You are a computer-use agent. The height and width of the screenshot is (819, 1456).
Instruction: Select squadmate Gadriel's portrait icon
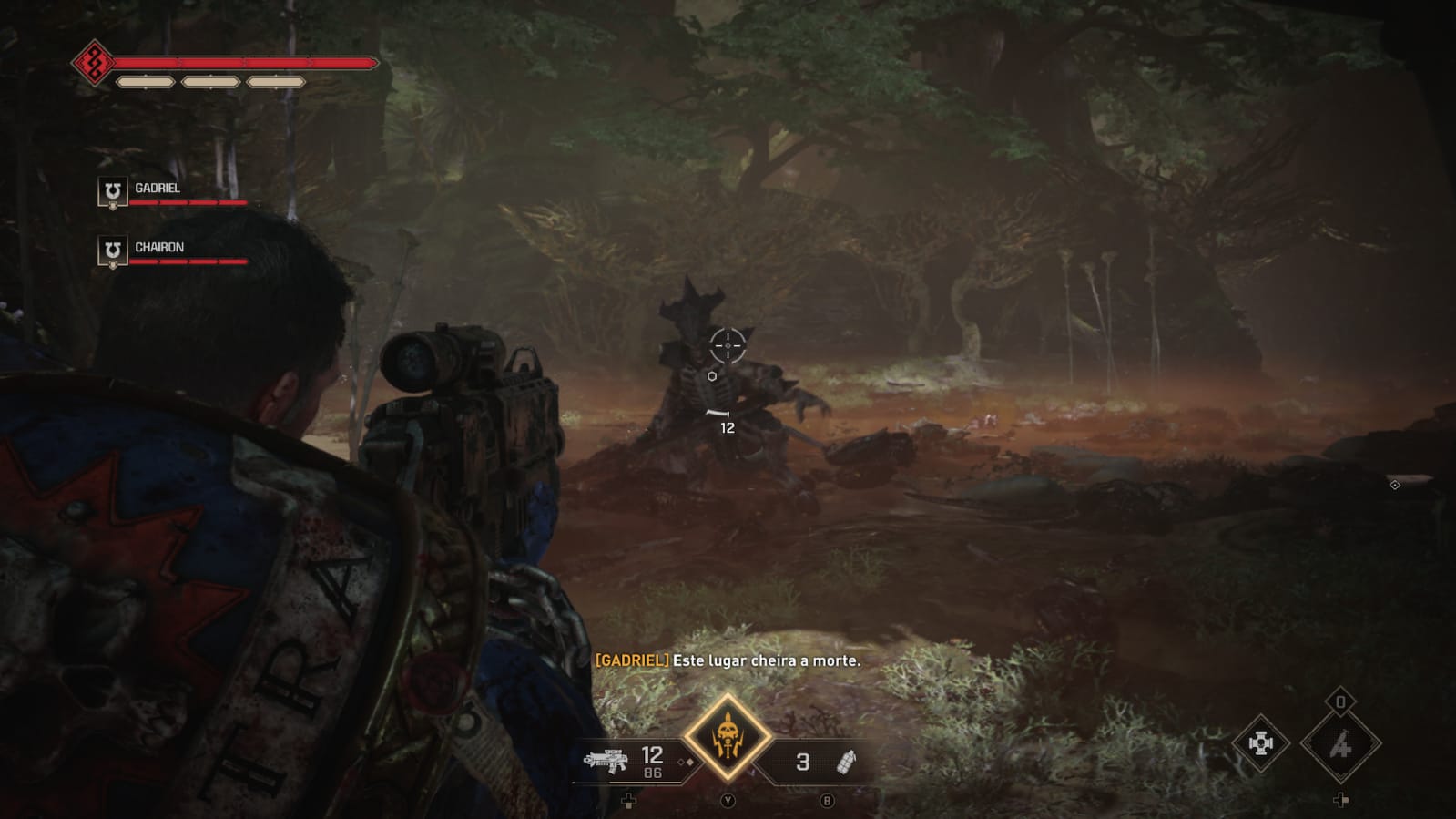point(112,192)
